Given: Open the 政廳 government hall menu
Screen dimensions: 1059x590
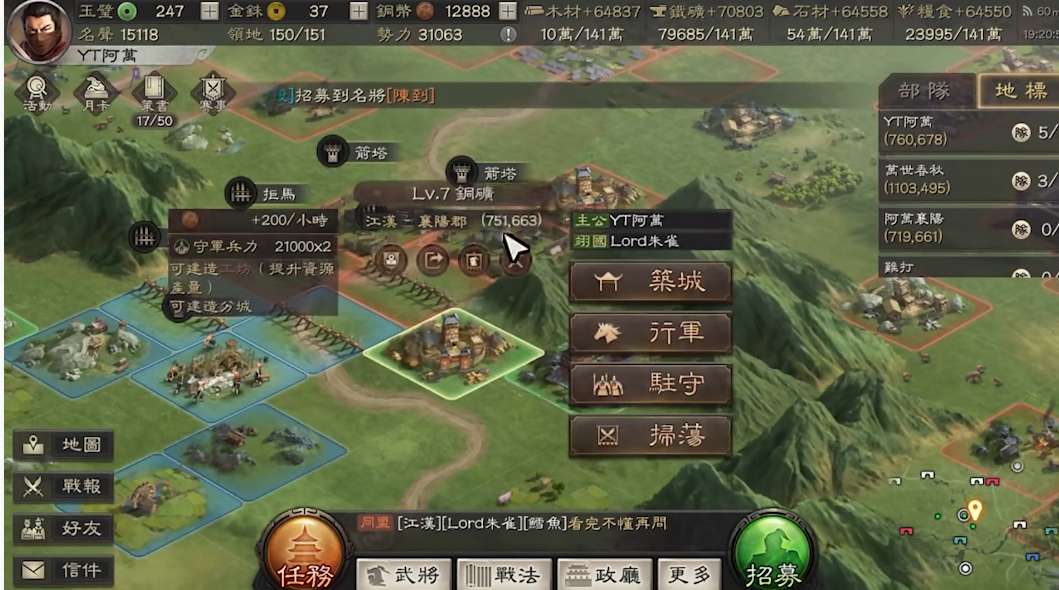Looking at the screenshot, I should pyautogui.click(x=605, y=575).
